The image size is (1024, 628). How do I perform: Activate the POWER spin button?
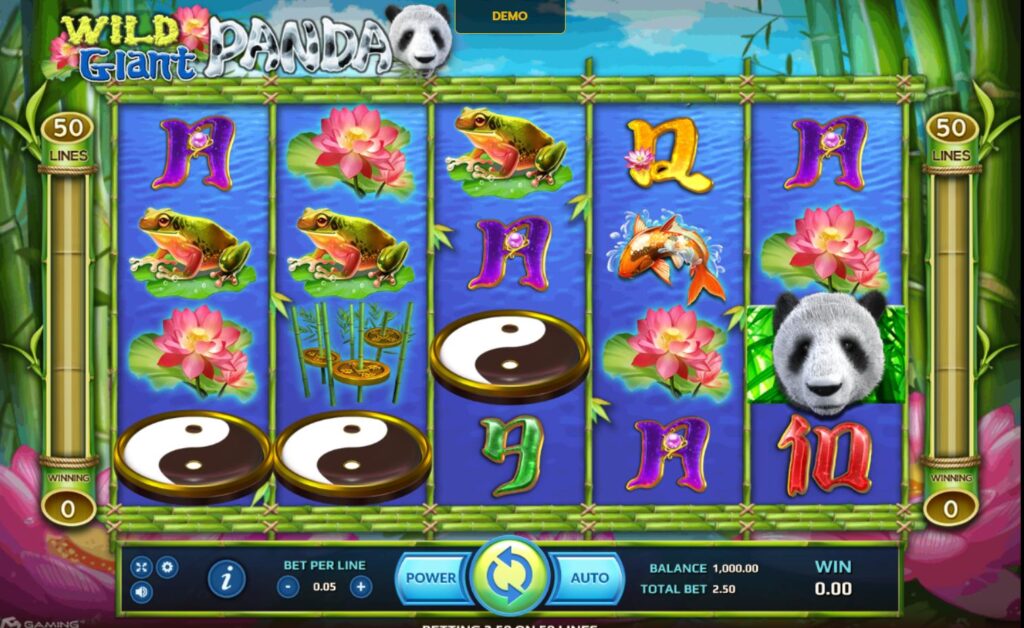pos(430,578)
